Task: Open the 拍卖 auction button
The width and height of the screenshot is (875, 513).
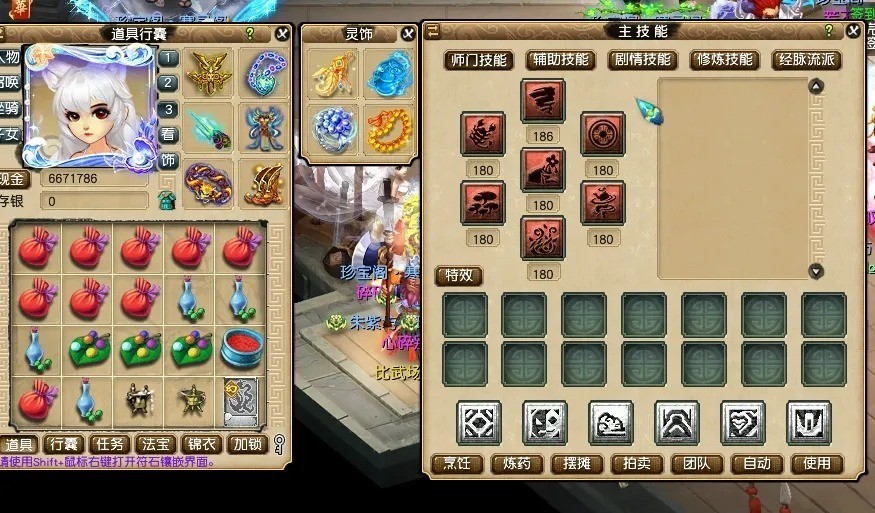Action: coord(637,464)
